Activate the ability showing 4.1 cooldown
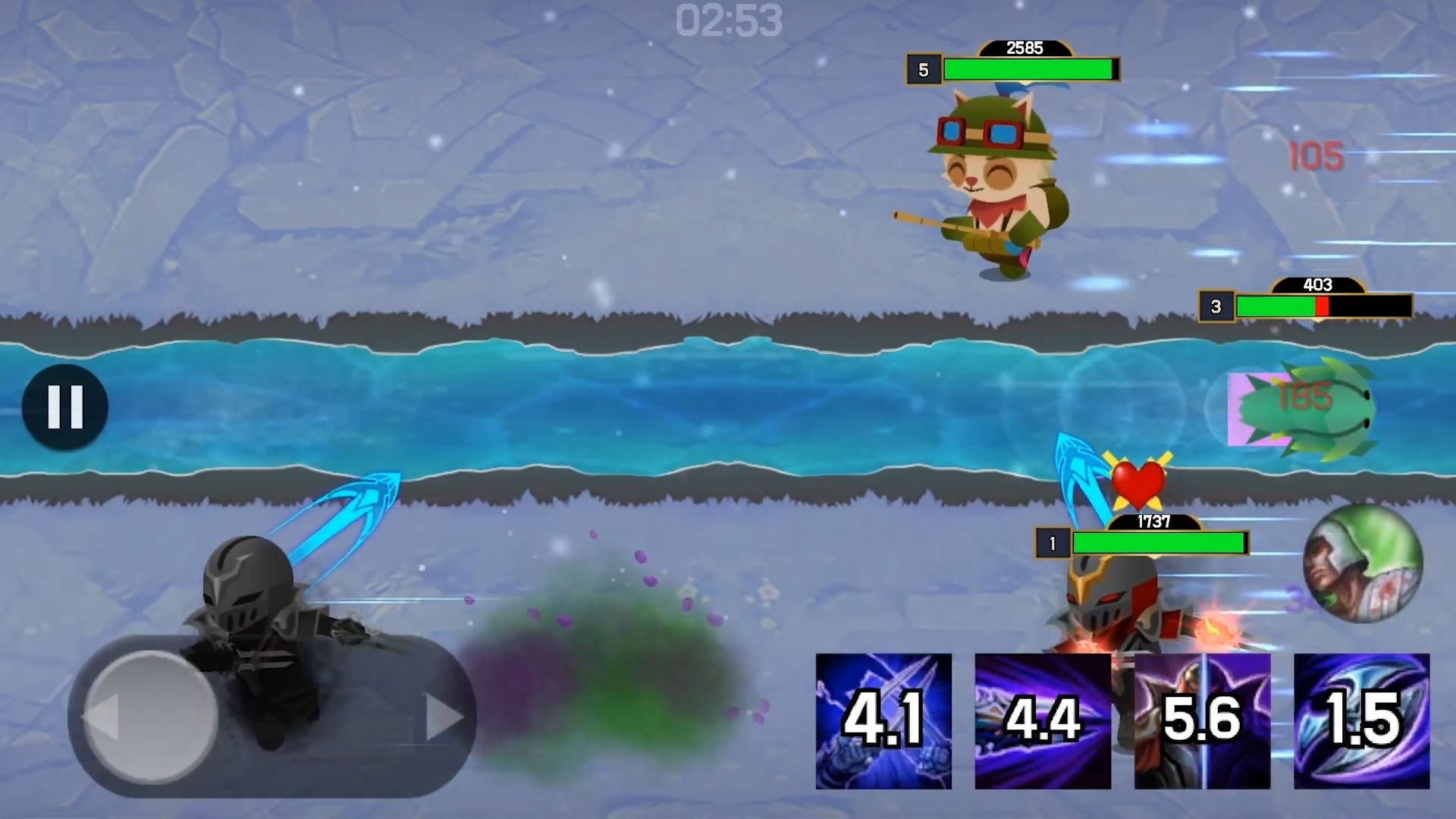This screenshot has height=819, width=1456. (883, 721)
